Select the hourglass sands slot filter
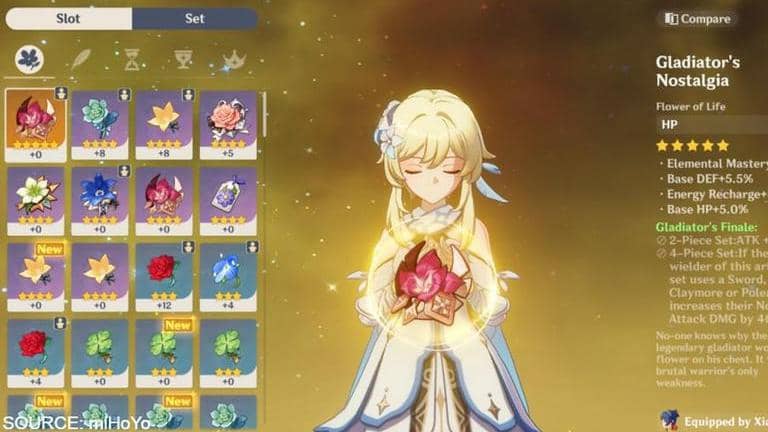Image resolution: width=768 pixels, height=432 pixels. [132, 60]
